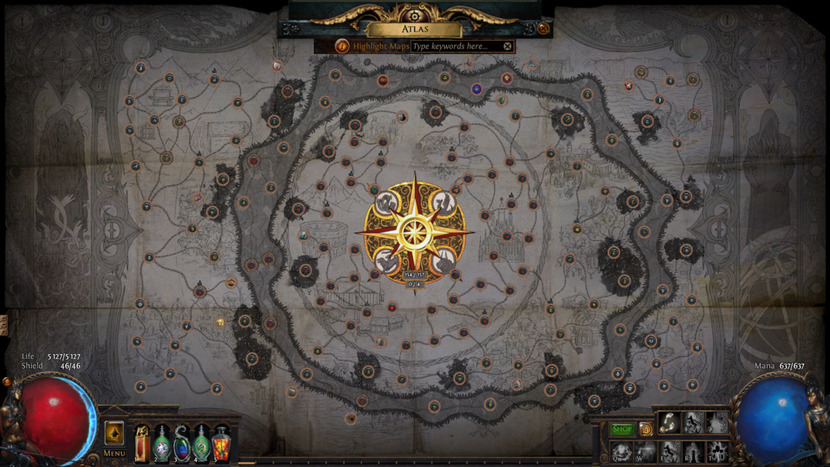Use the blue and purple swirl flask
Viewport: 830px width, 467px height.
coord(181,441)
